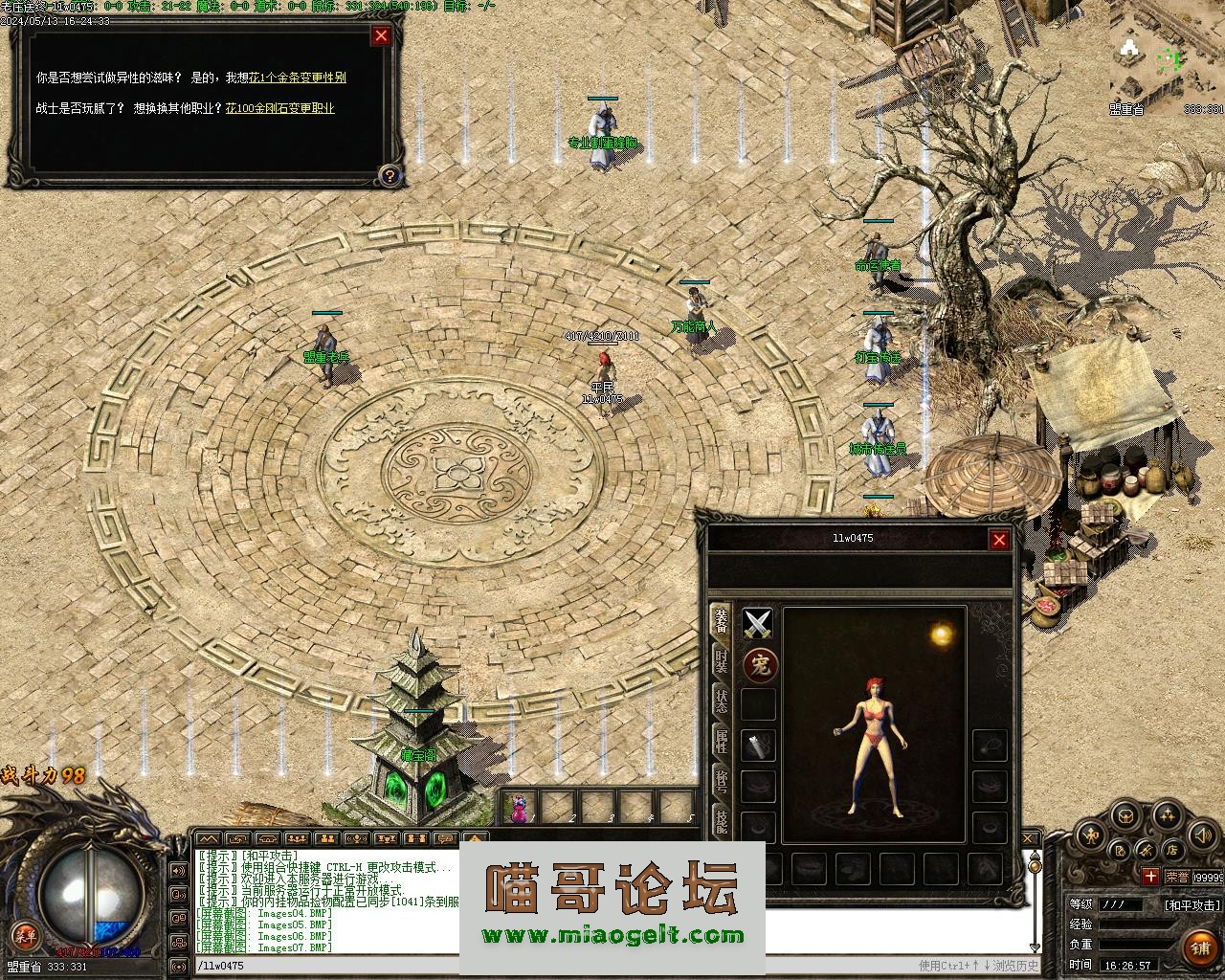Open the 状态 status tab
Screen dimensions: 1225x980
click(x=722, y=702)
